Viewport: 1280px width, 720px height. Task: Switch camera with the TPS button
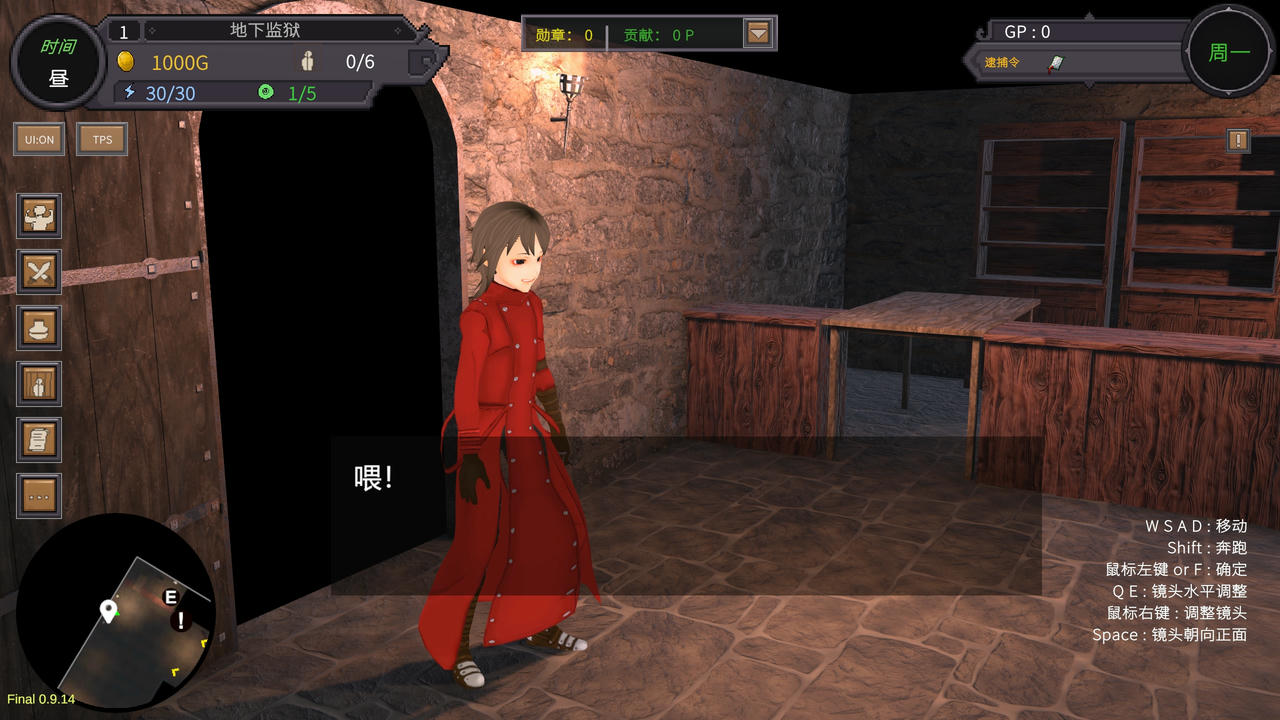tap(102, 139)
